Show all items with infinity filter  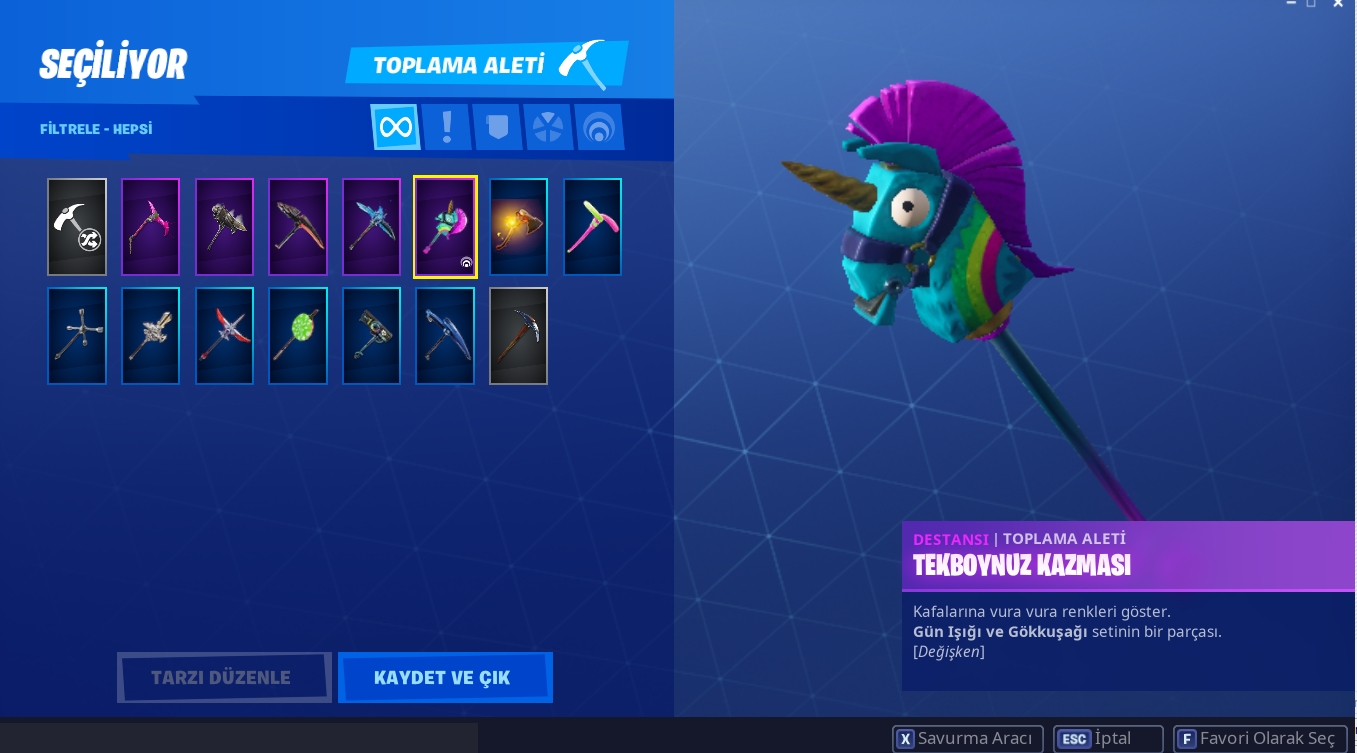coord(395,127)
